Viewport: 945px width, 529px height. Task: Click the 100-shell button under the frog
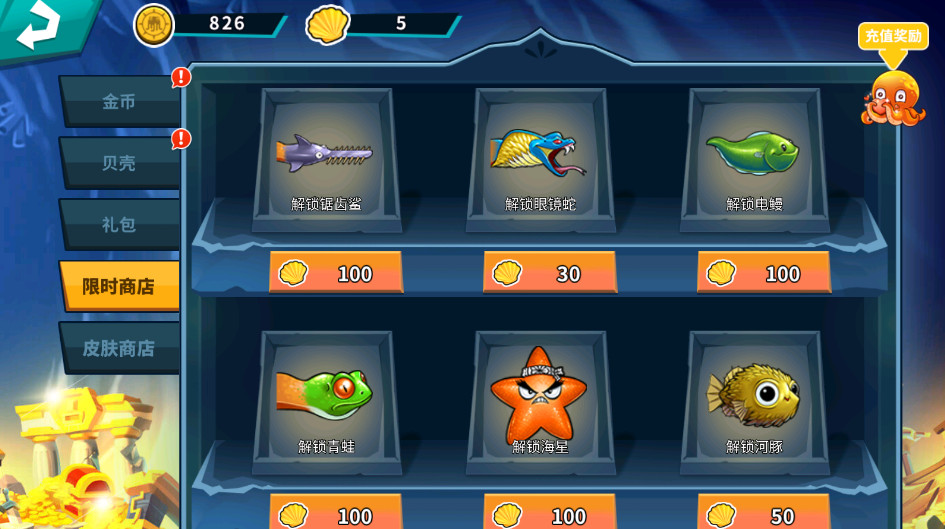pos(335,515)
